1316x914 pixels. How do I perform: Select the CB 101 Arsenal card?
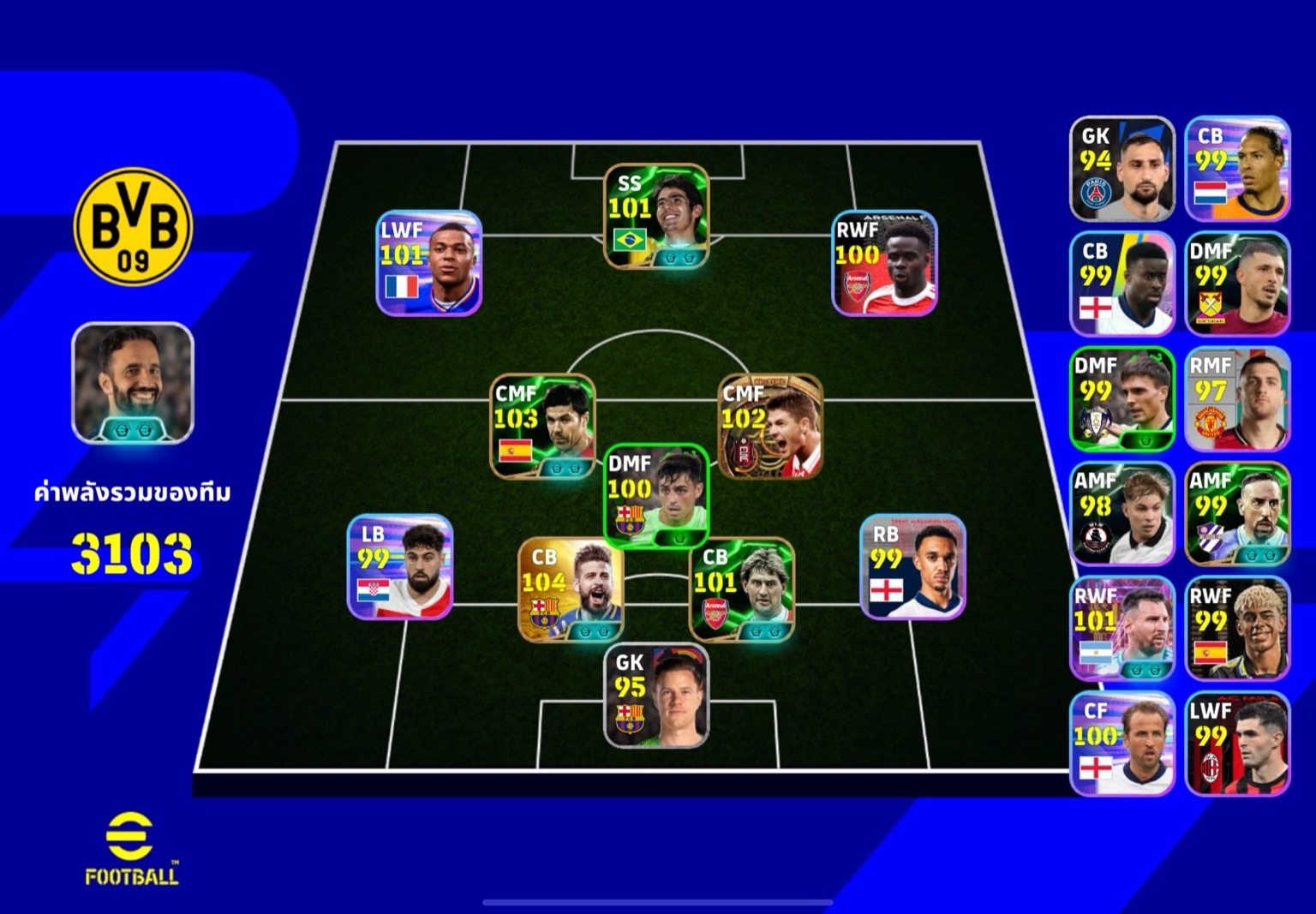742,589
